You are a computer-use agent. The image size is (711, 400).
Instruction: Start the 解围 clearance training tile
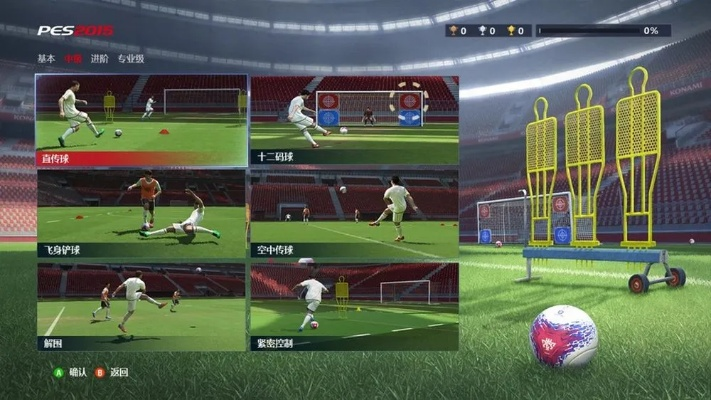pos(141,307)
